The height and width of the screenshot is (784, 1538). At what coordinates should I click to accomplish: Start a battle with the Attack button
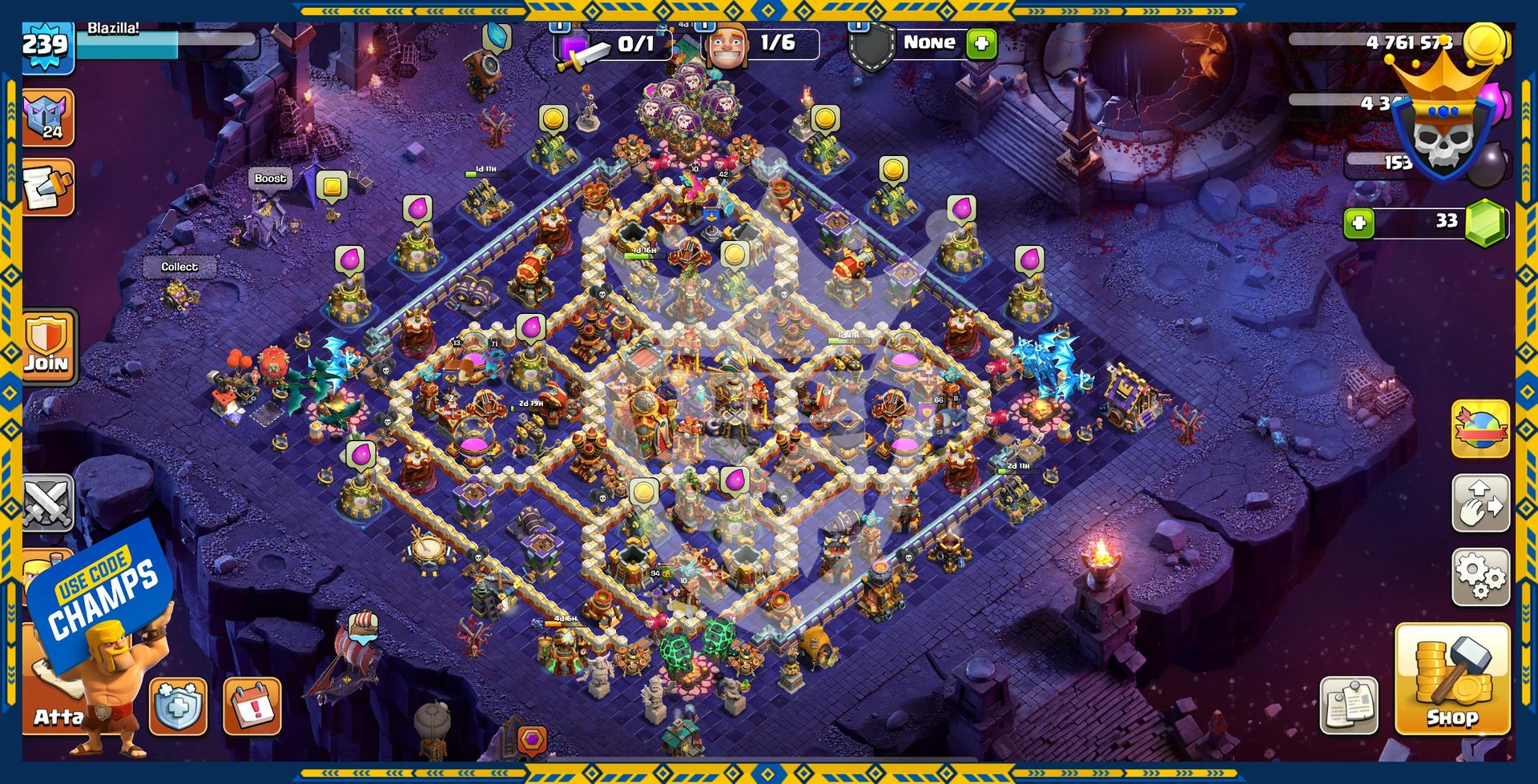[x=56, y=705]
